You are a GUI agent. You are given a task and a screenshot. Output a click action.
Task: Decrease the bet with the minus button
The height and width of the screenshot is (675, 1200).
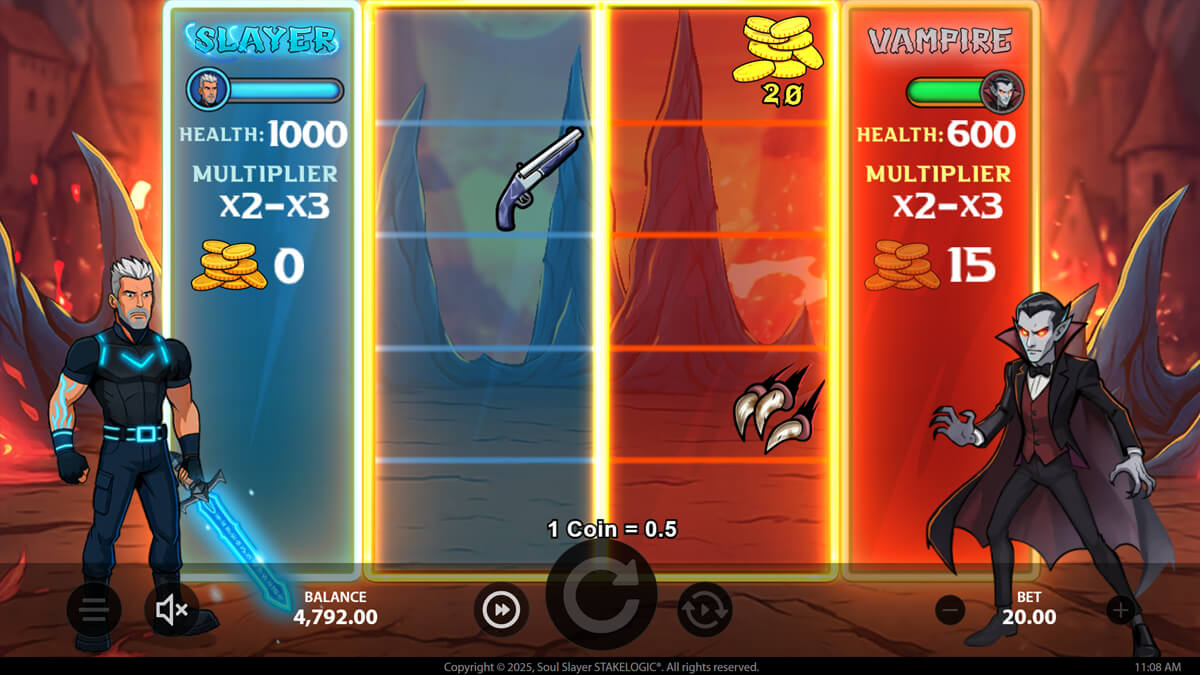pos(950,609)
